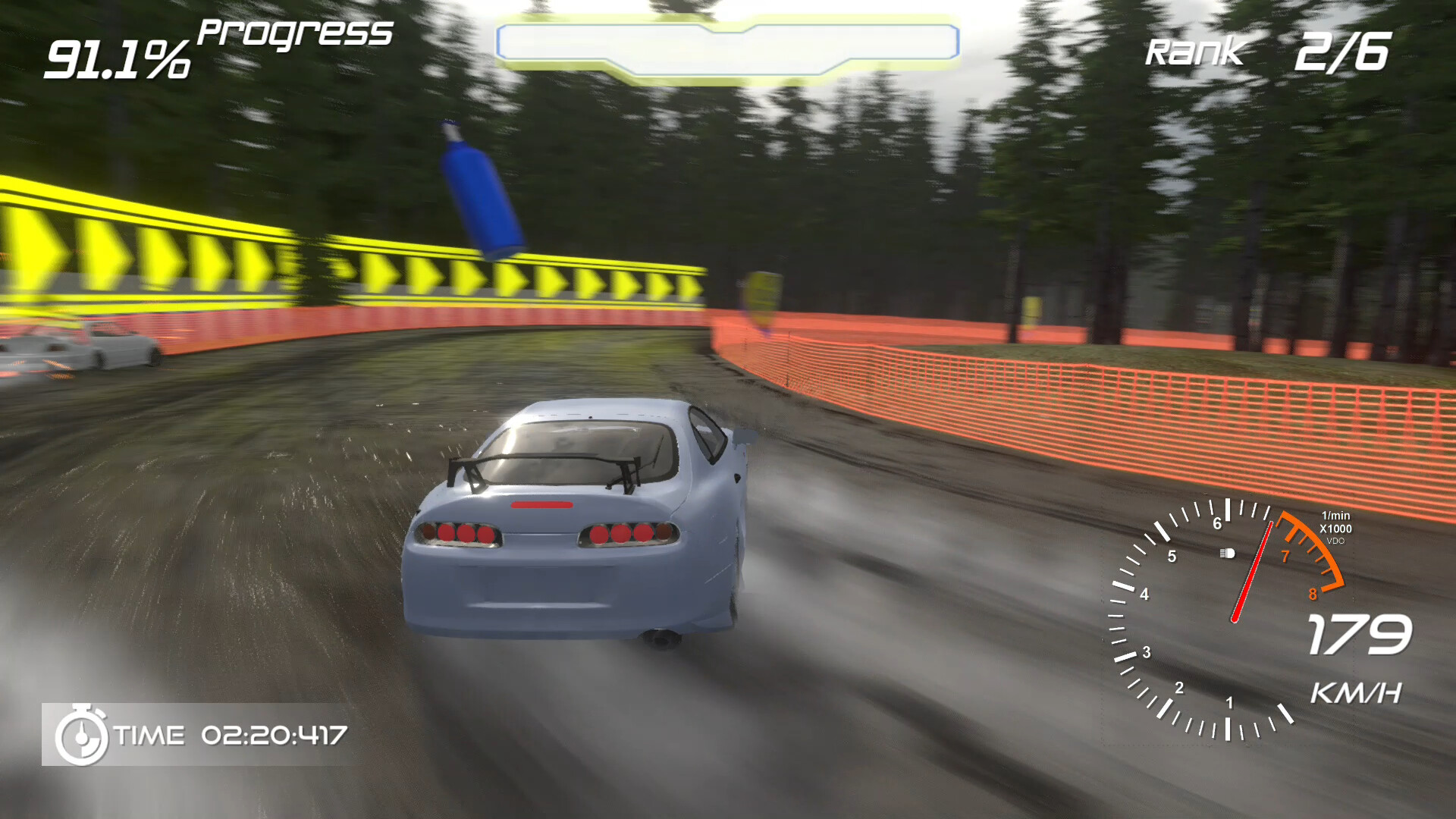Click the 6 marking on the rev counter
Screen dimensions: 1456x819
tap(1218, 523)
